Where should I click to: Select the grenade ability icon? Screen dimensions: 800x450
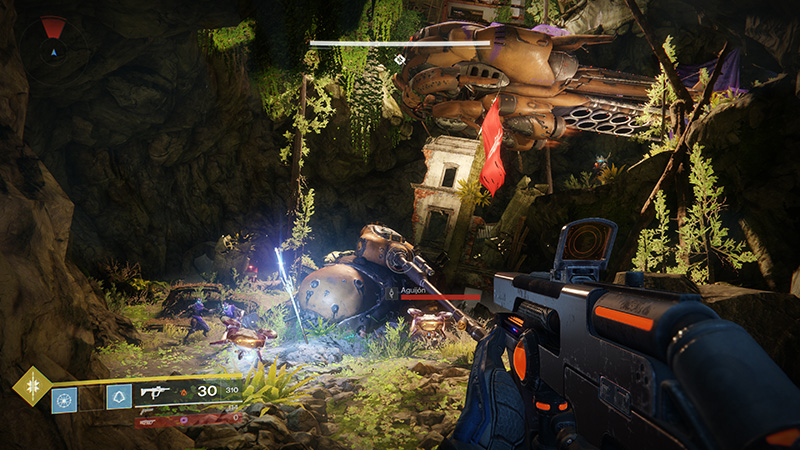click(x=64, y=400)
